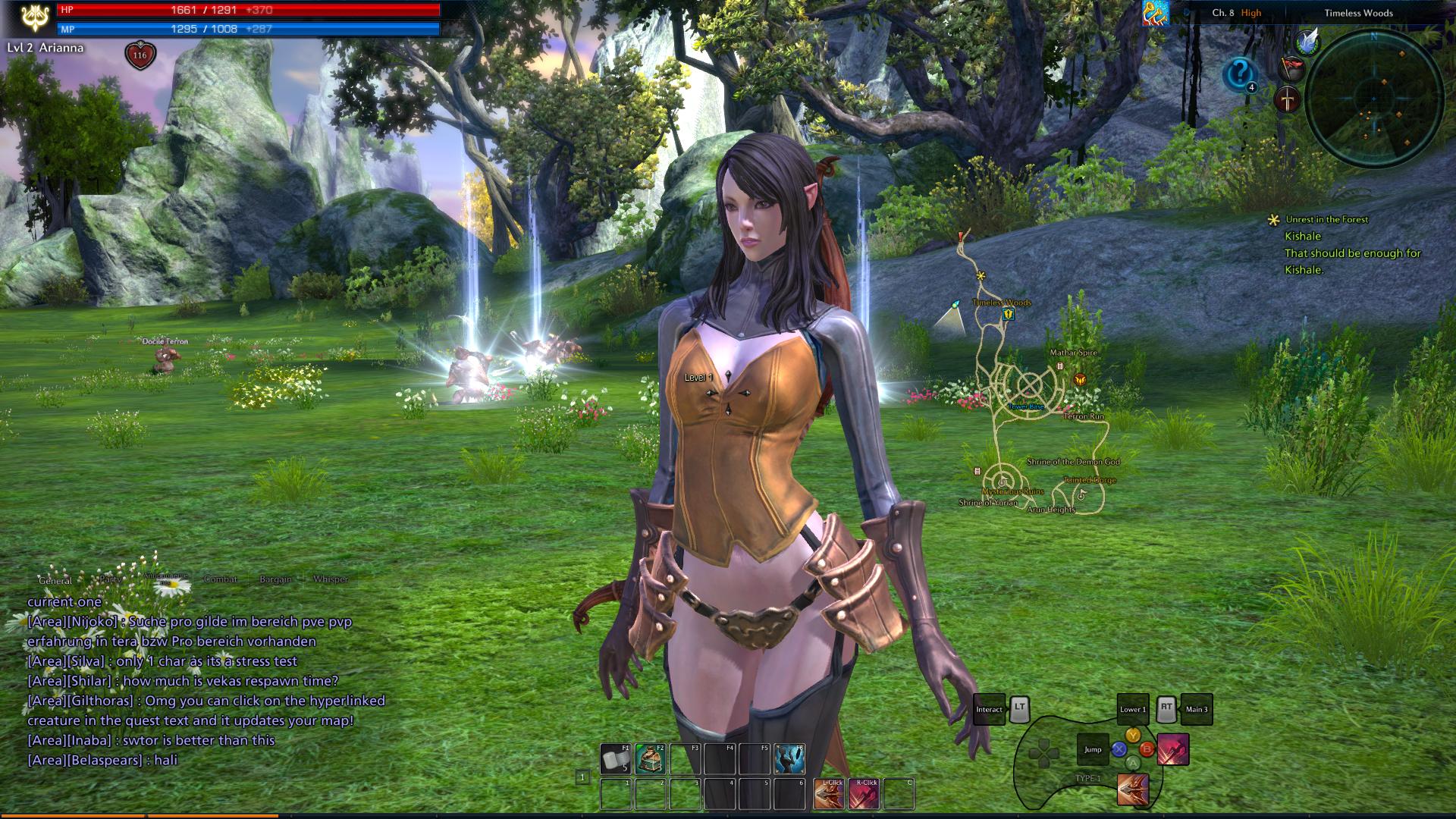Click the sword icon beside the minimap
1456x819 pixels.
(x=1288, y=99)
